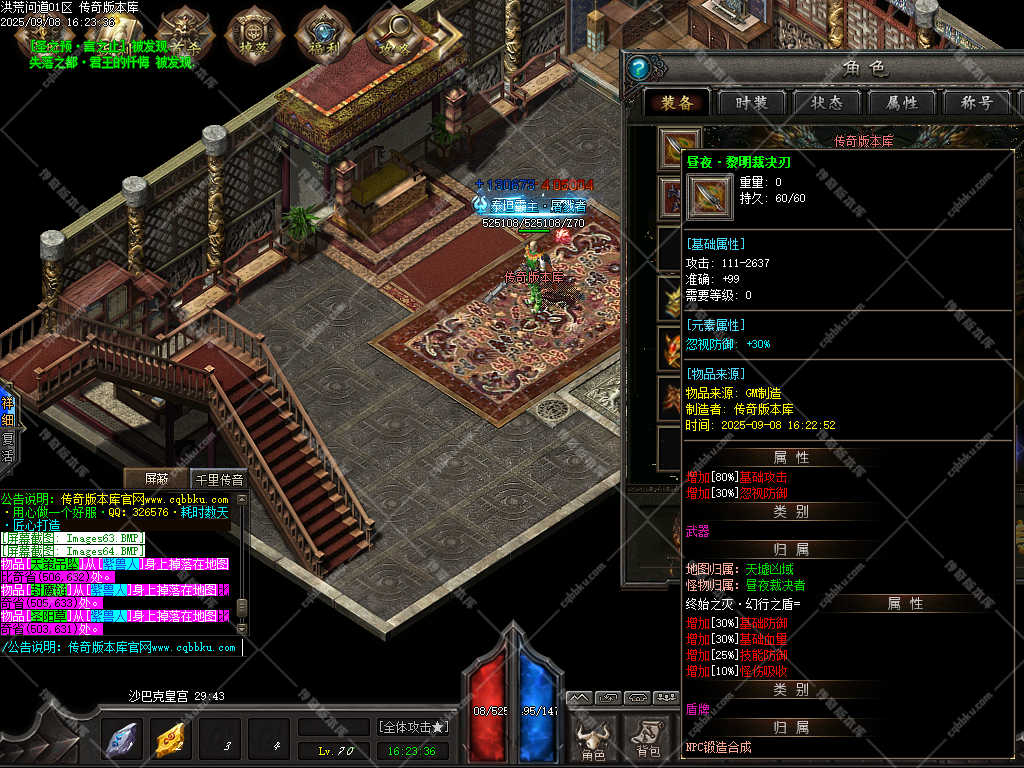Show the 称号 tab
Viewport: 1024px width, 768px height.
976,103
